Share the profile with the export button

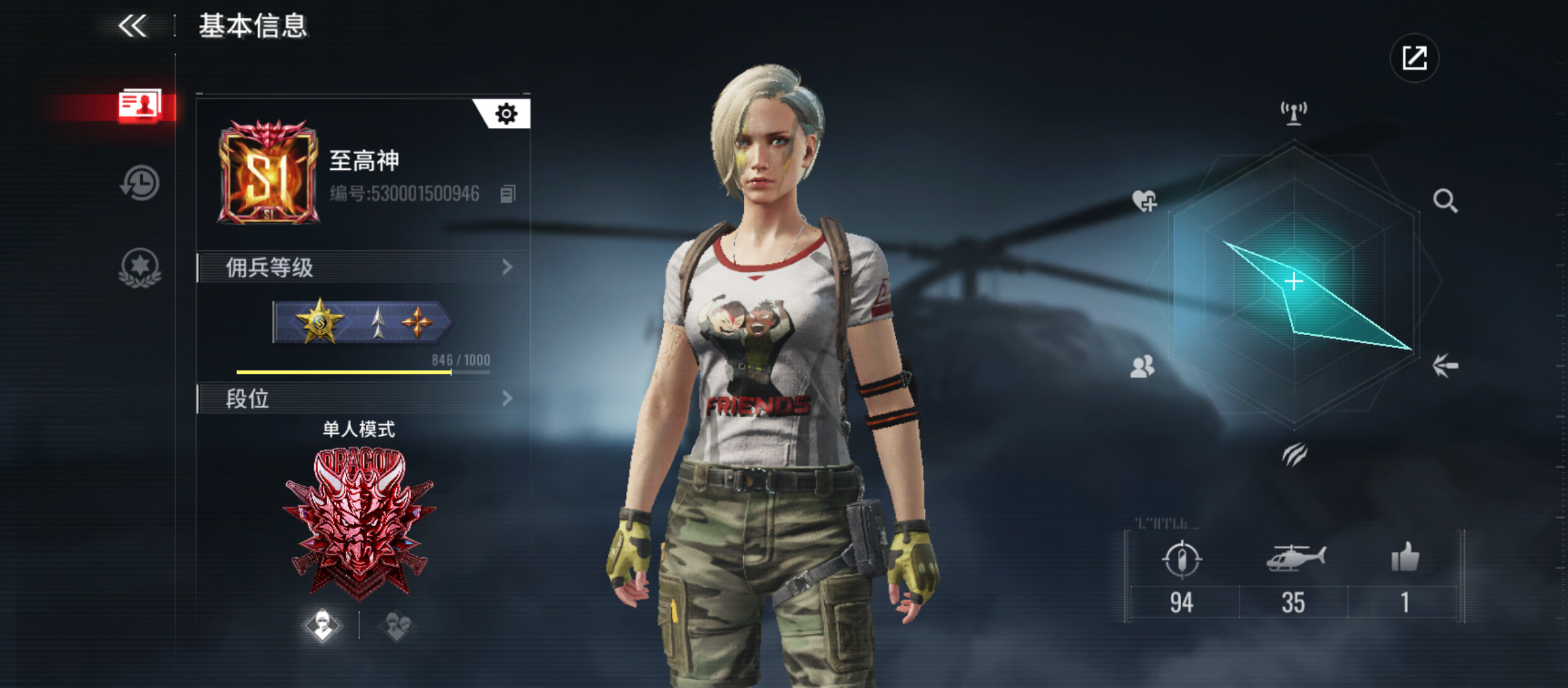1414,58
